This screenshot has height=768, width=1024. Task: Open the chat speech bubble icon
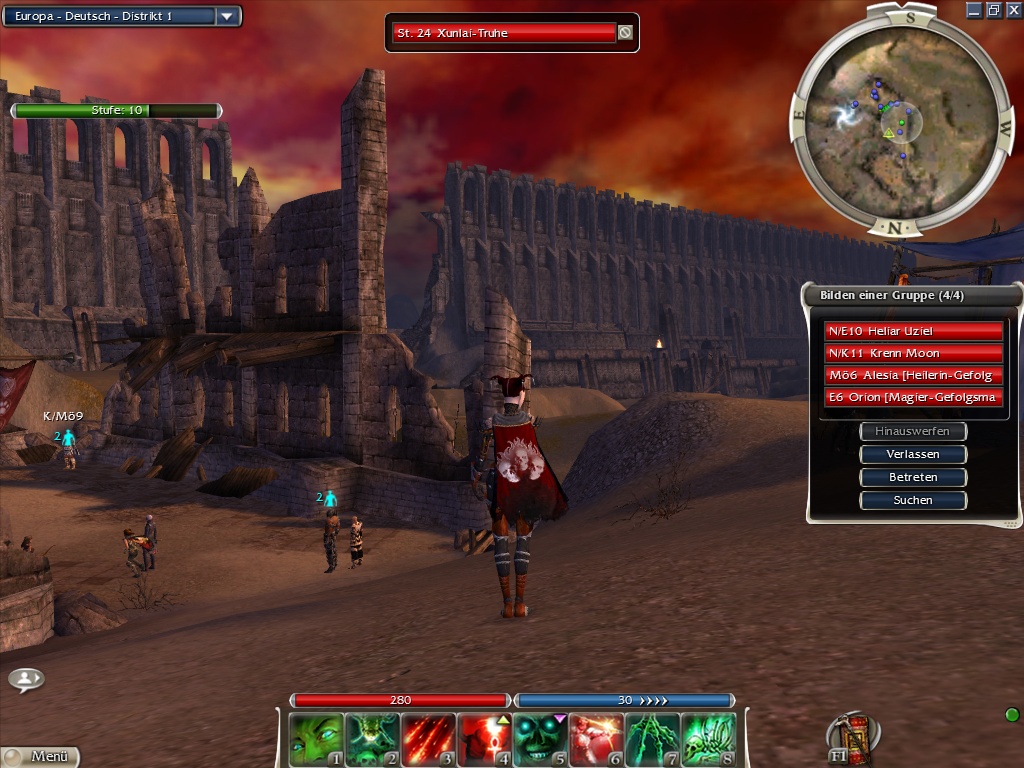(x=26, y=679)
